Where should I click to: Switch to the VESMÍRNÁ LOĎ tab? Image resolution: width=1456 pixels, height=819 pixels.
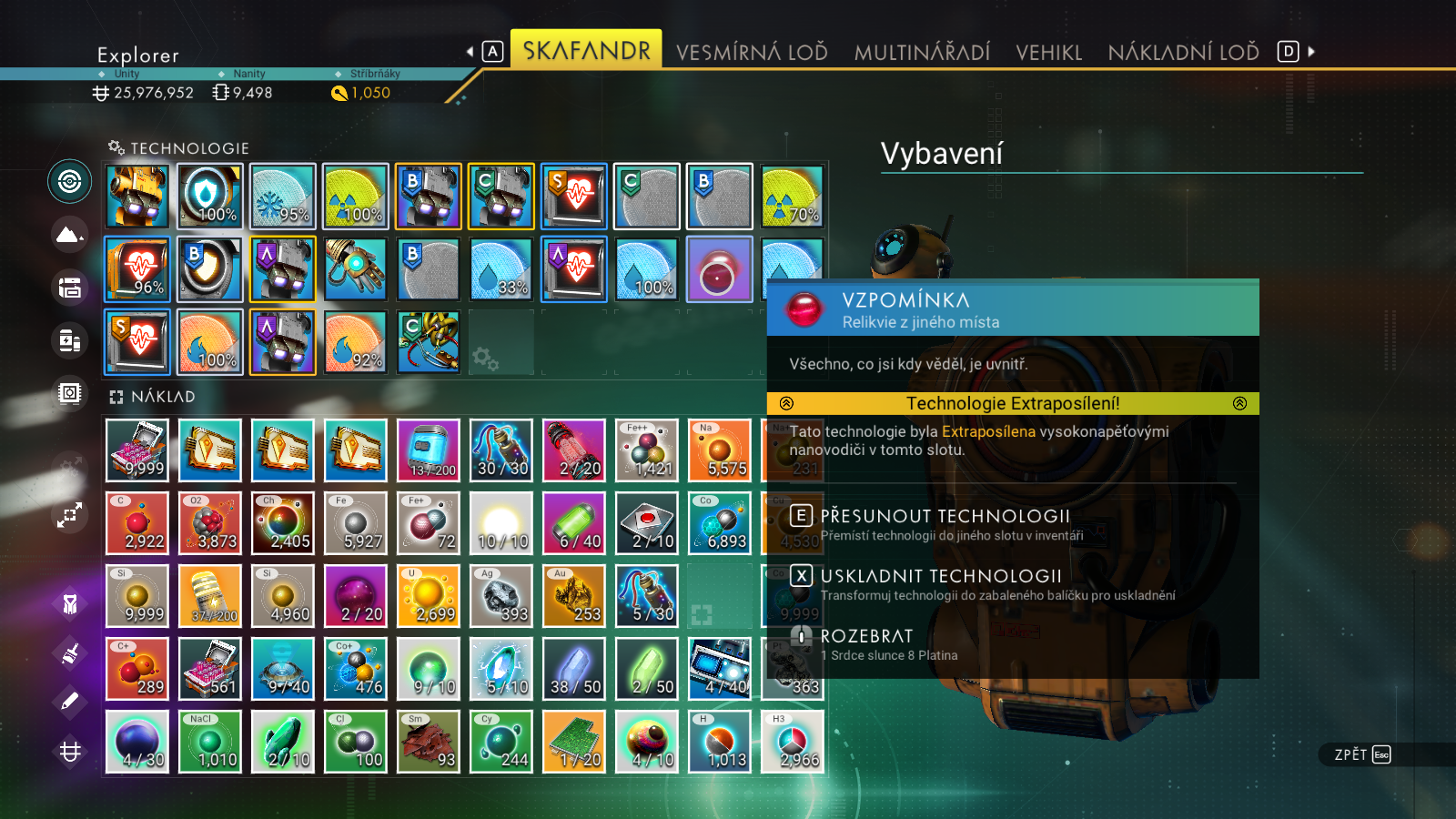click(x=752, y=52)
